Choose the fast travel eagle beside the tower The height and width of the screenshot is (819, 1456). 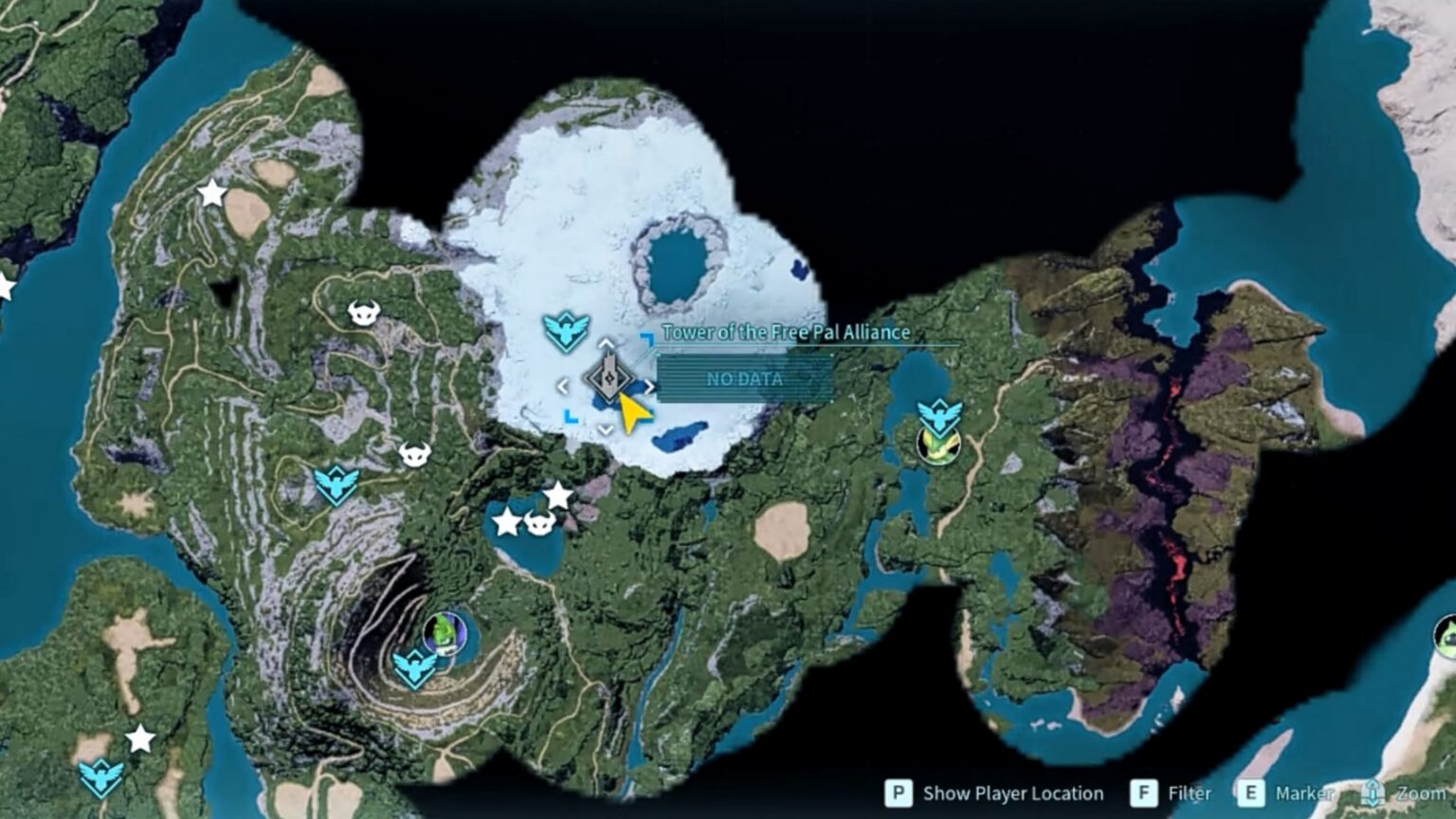pyautogui.click(x=566, y=332)
